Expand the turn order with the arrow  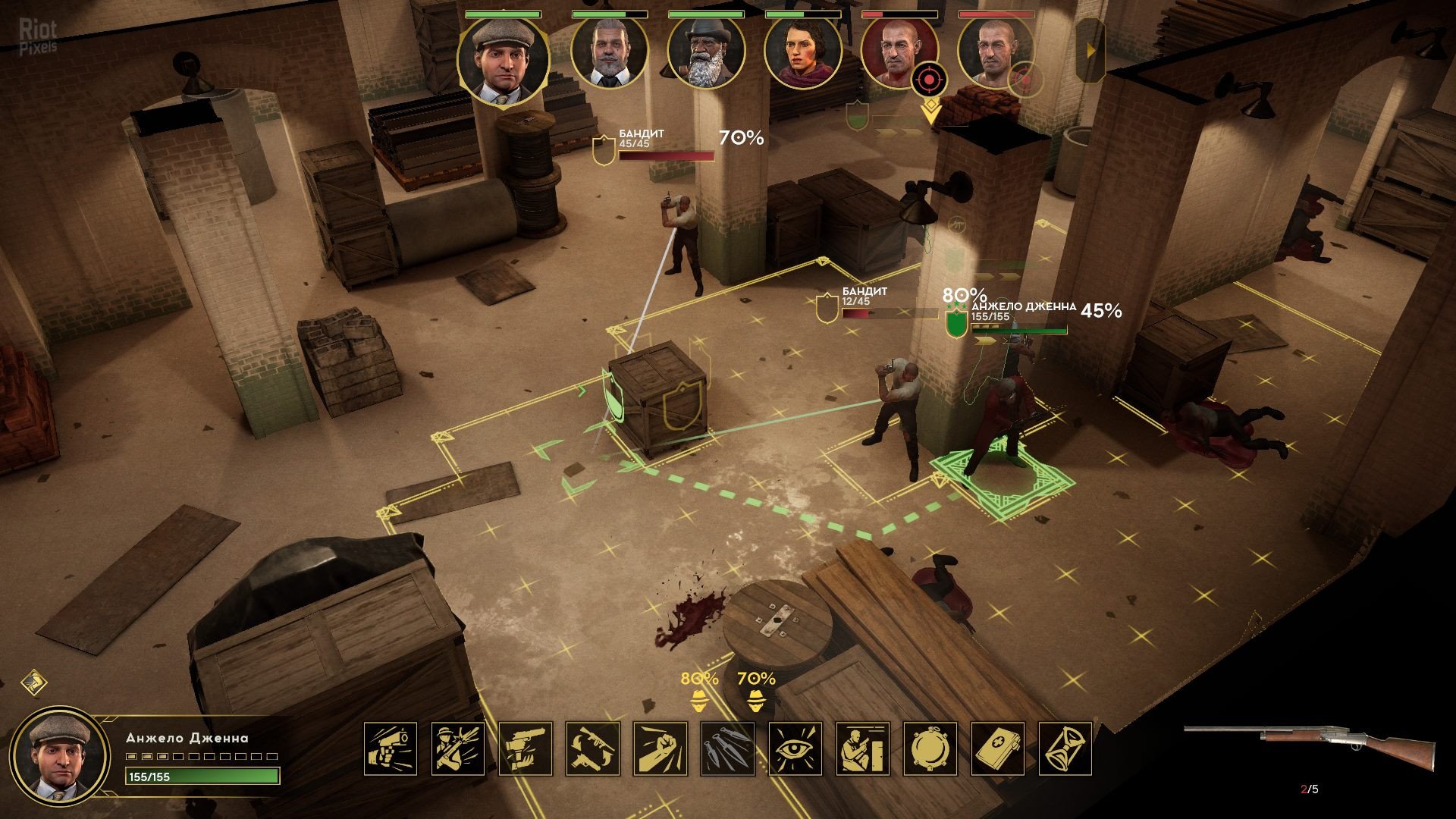pyautogui.click(x=1091, y=51)
